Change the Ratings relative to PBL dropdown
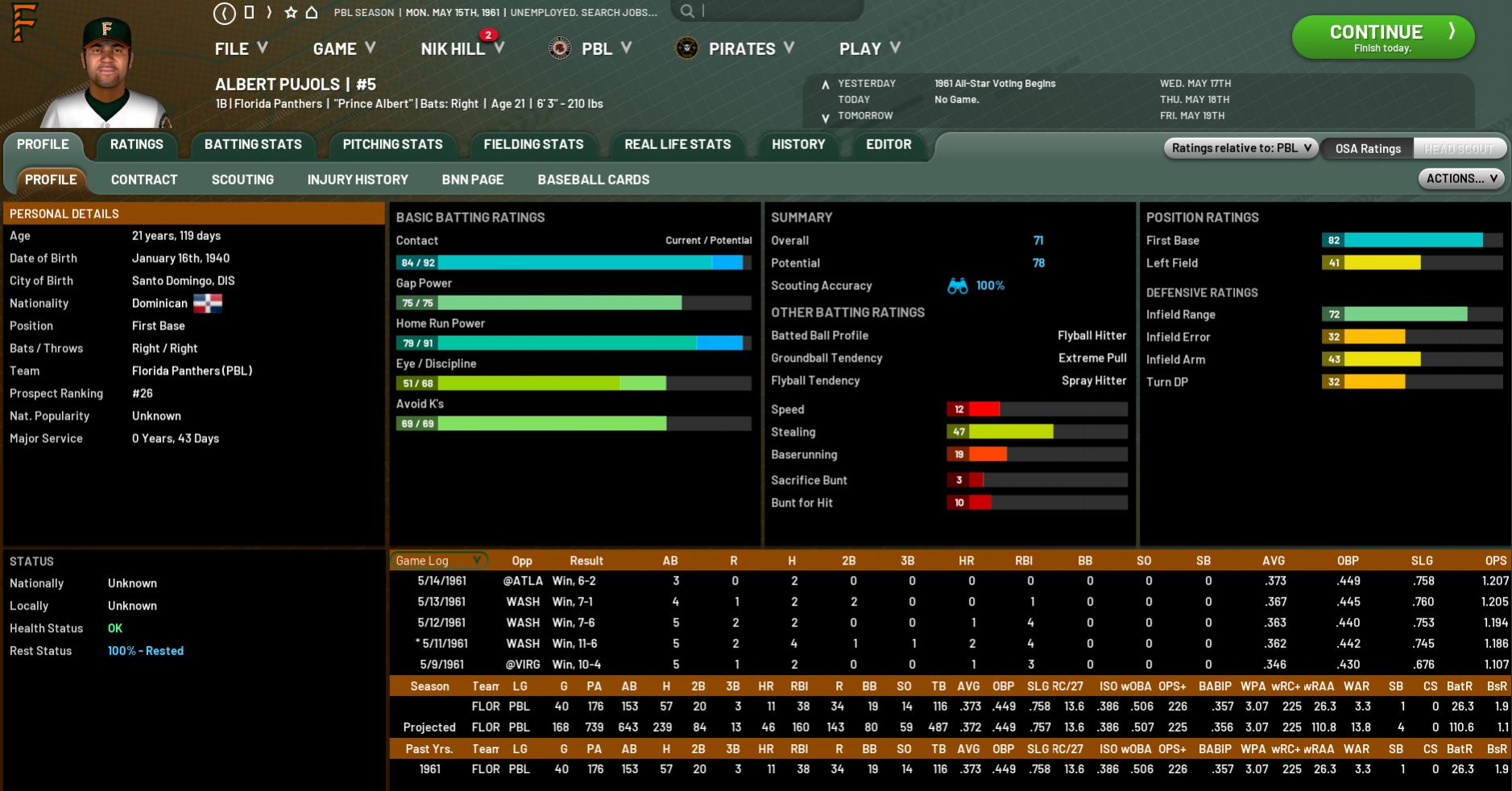This screenshot has height=791, width=1512. pyautogui.click(x=1241, y=148)
